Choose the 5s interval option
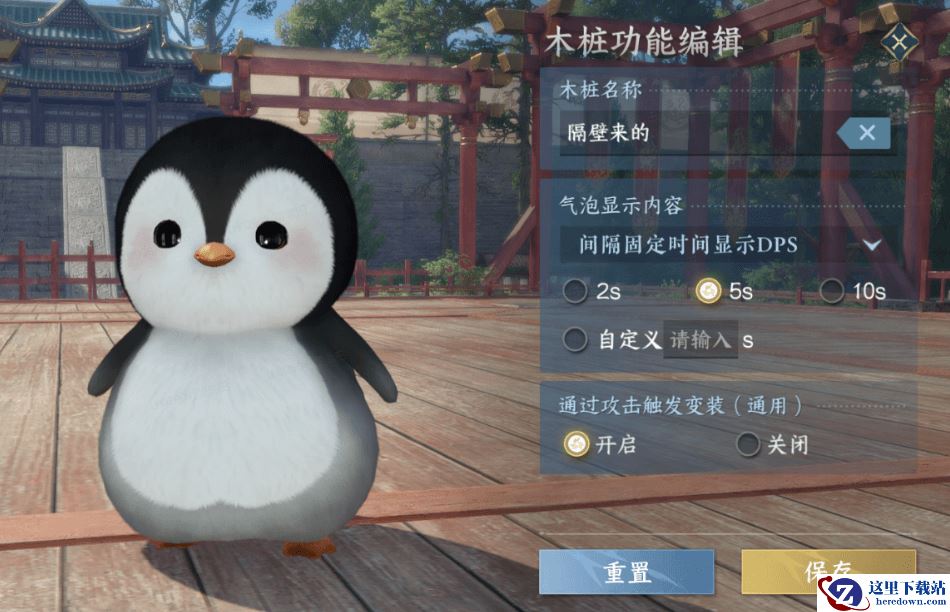Viewport: 950px width, 612px height. coord(708,291)
